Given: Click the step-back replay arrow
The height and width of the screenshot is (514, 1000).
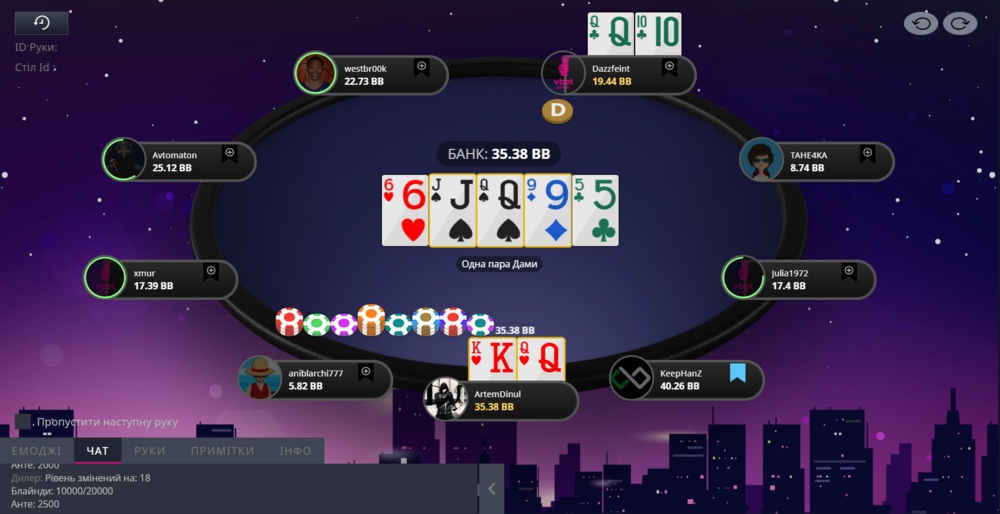Looking at the screenshot, I should [920, 23].
